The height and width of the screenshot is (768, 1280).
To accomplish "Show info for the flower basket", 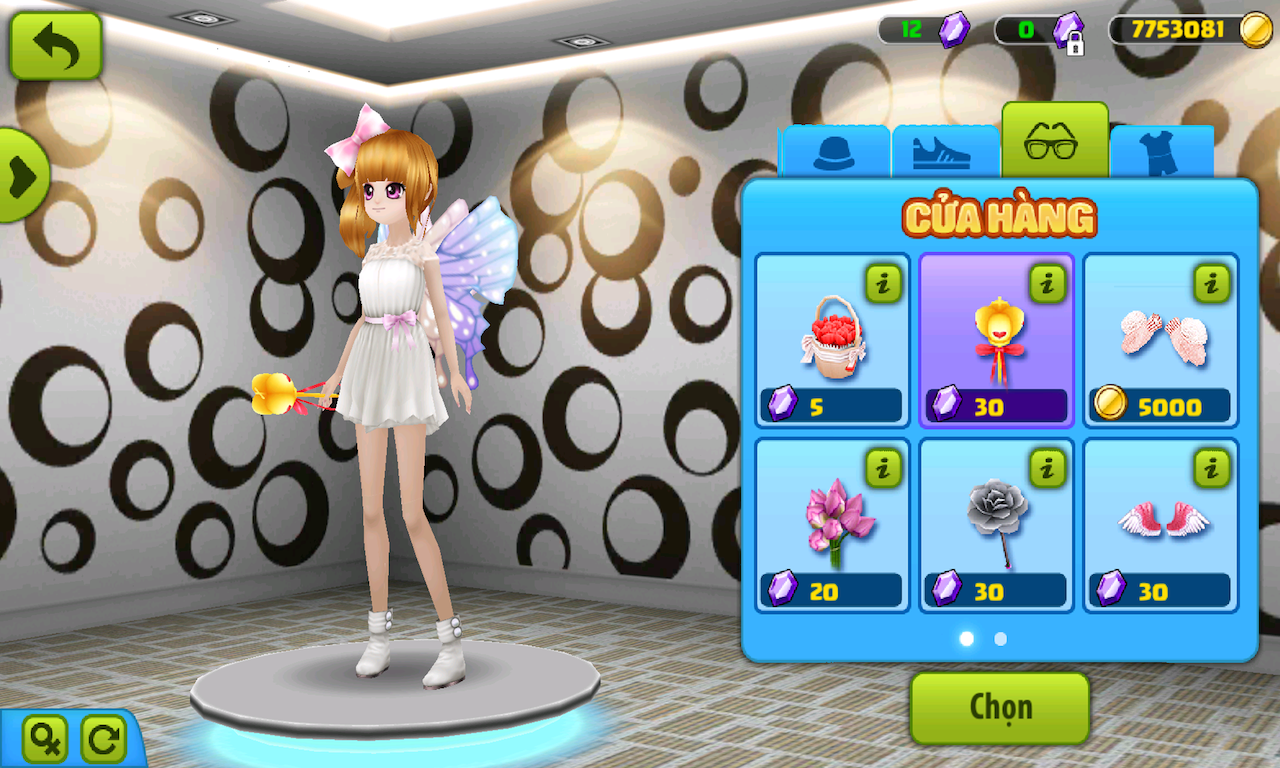I will (883, 284).
